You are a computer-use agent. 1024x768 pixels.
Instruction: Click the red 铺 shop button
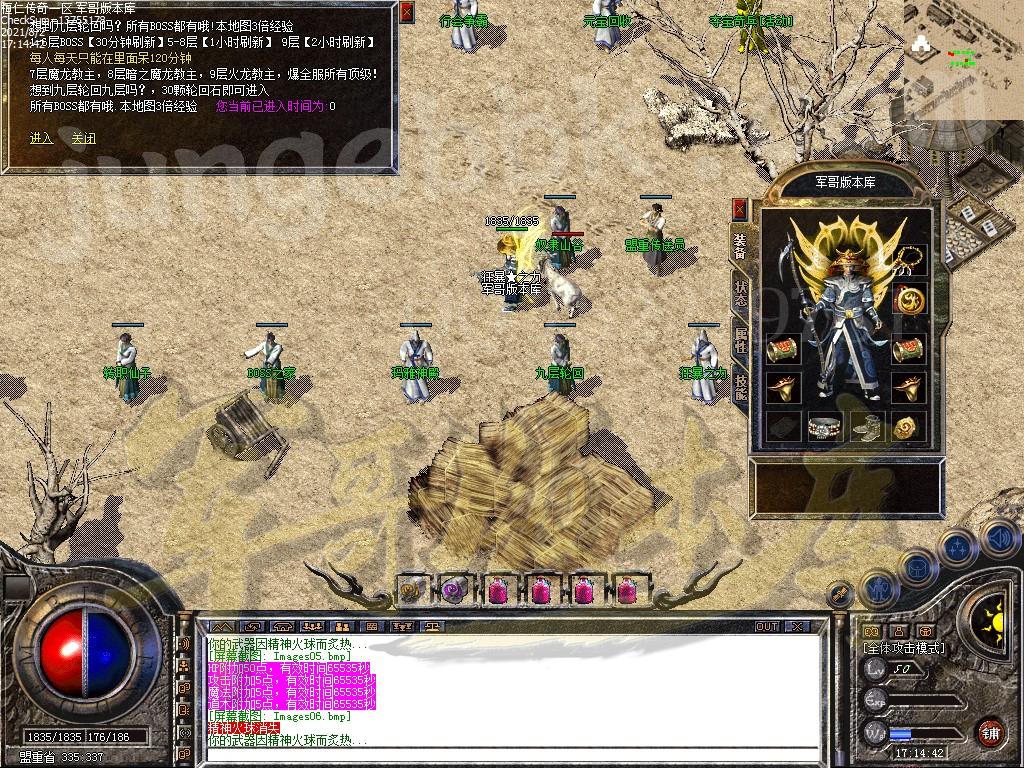point(990,731)
